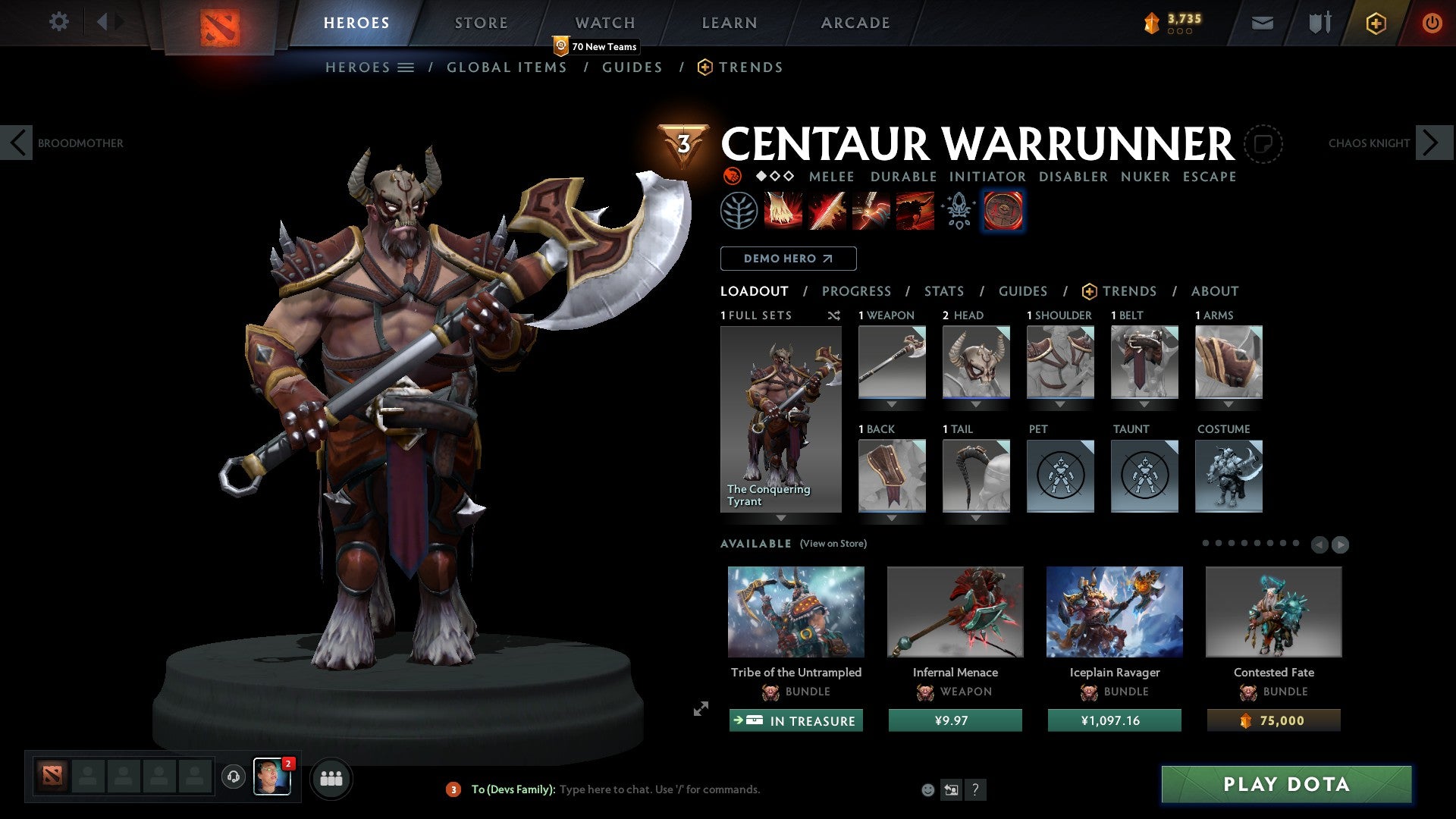Click the shuffle icon beside Full Sets

(x=834, y=315)
